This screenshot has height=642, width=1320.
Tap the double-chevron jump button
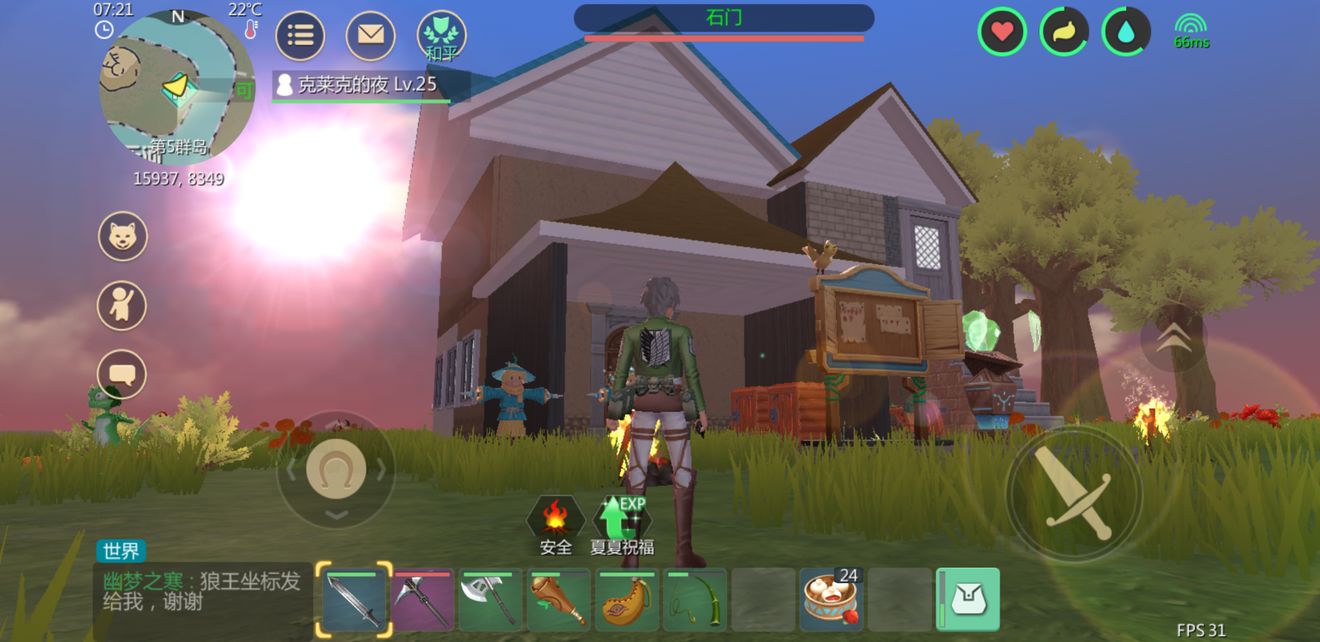coord(1172,341)
